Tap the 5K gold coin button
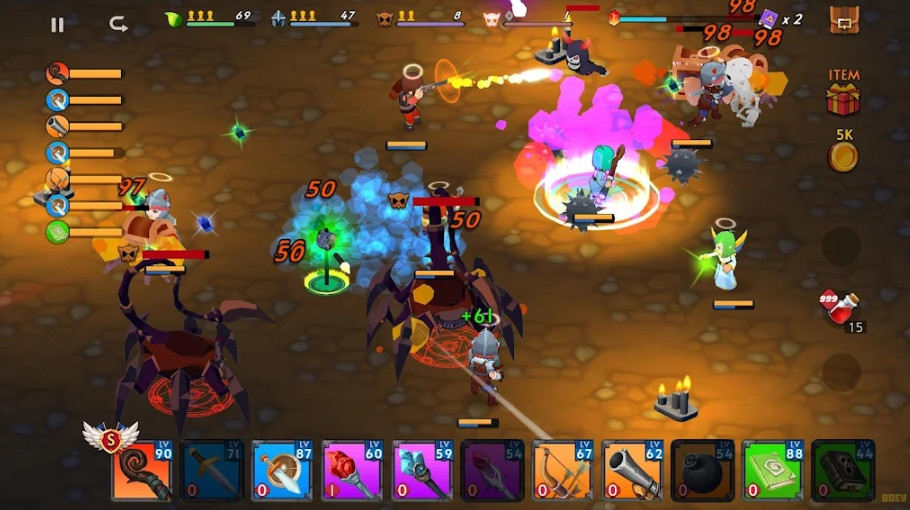Viewport: 910px width, 510px height. click(843, 157)
